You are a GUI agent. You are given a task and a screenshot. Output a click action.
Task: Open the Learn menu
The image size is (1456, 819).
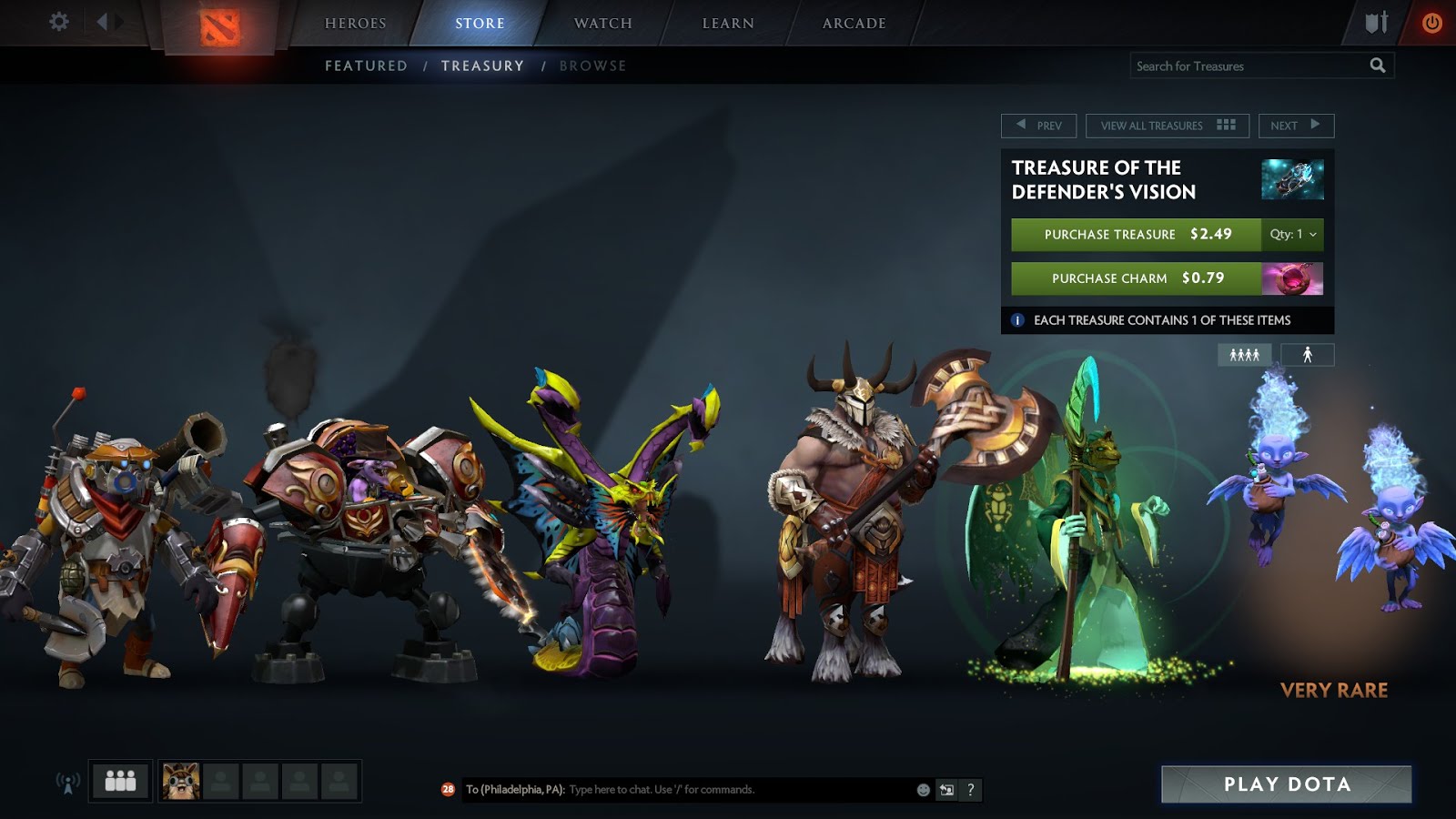tap(728, 24)
